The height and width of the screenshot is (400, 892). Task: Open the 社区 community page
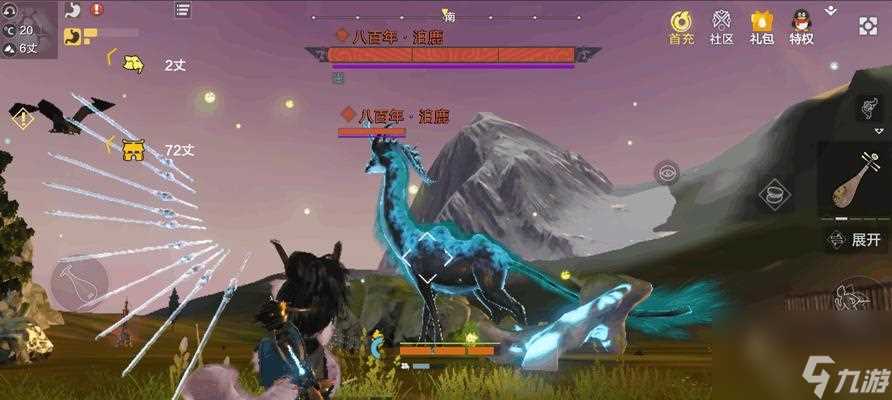pyautogui.click(x=721, y=26)
